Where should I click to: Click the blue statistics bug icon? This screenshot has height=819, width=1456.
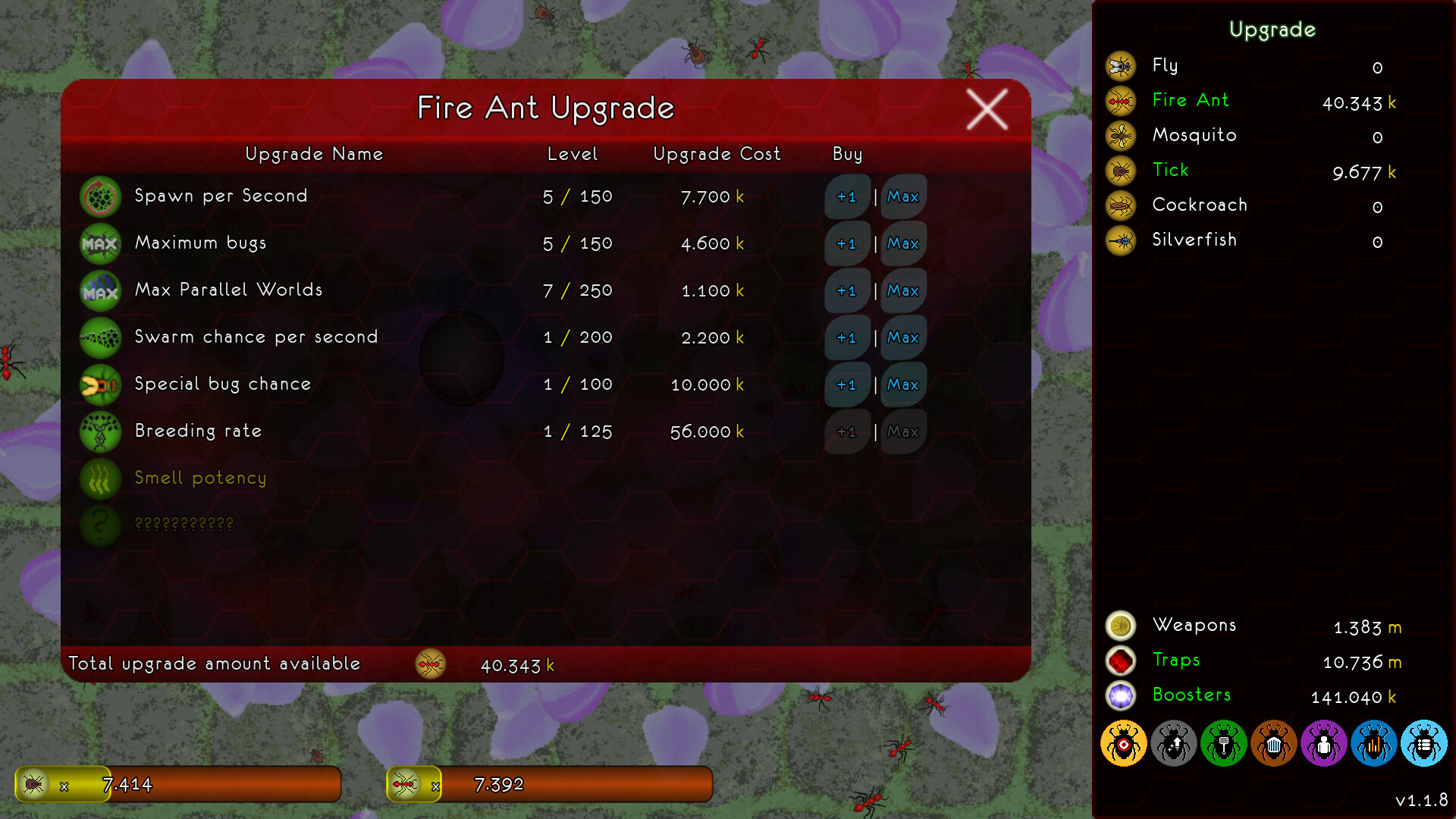pyautogui.click(x=1373, y=745)
